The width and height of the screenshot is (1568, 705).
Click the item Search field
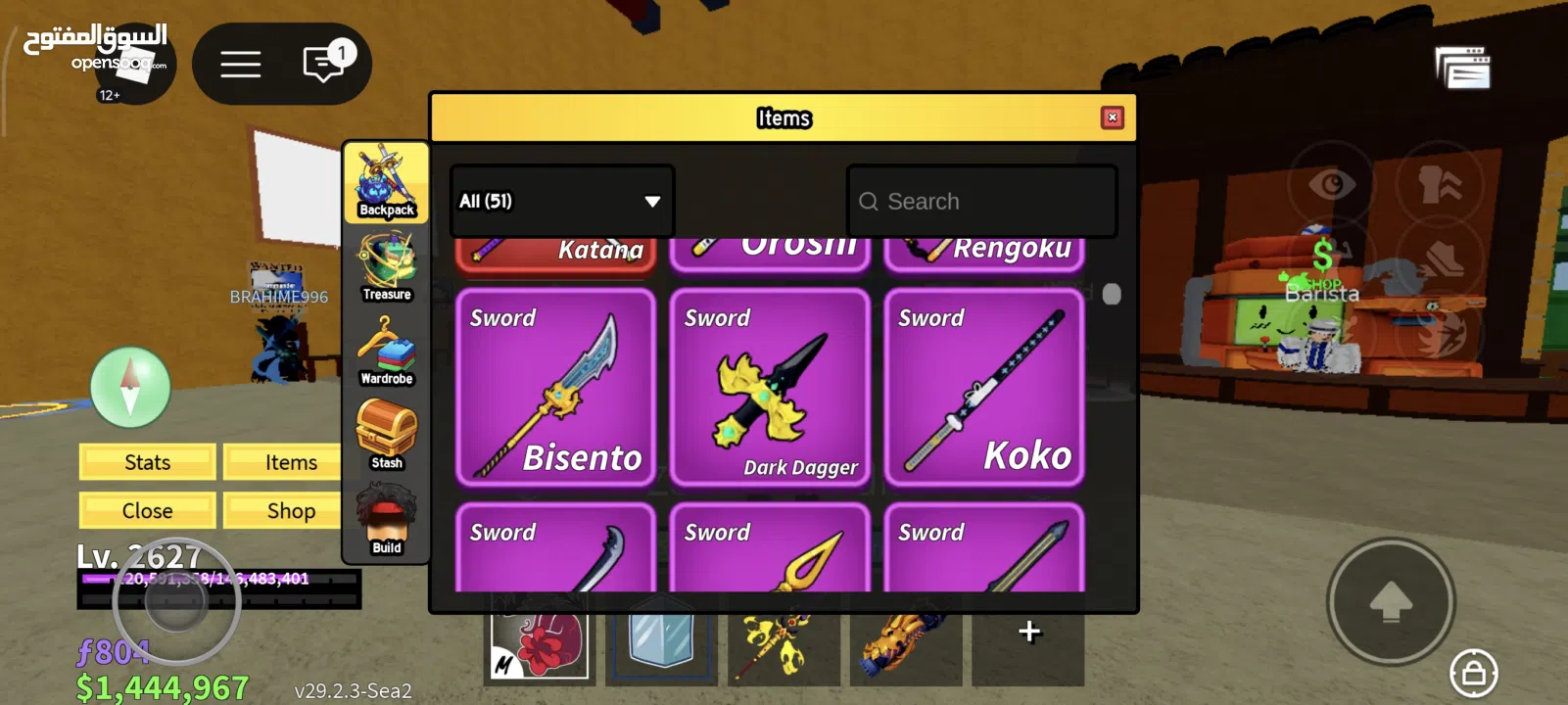(982, 201)
